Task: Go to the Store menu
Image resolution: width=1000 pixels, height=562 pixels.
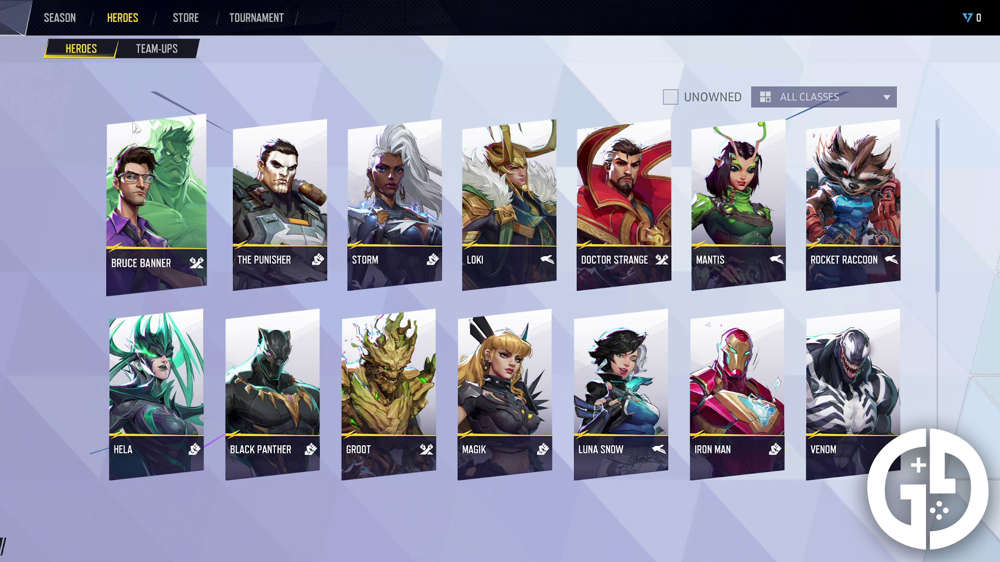Action: click(x=185, y=18)
